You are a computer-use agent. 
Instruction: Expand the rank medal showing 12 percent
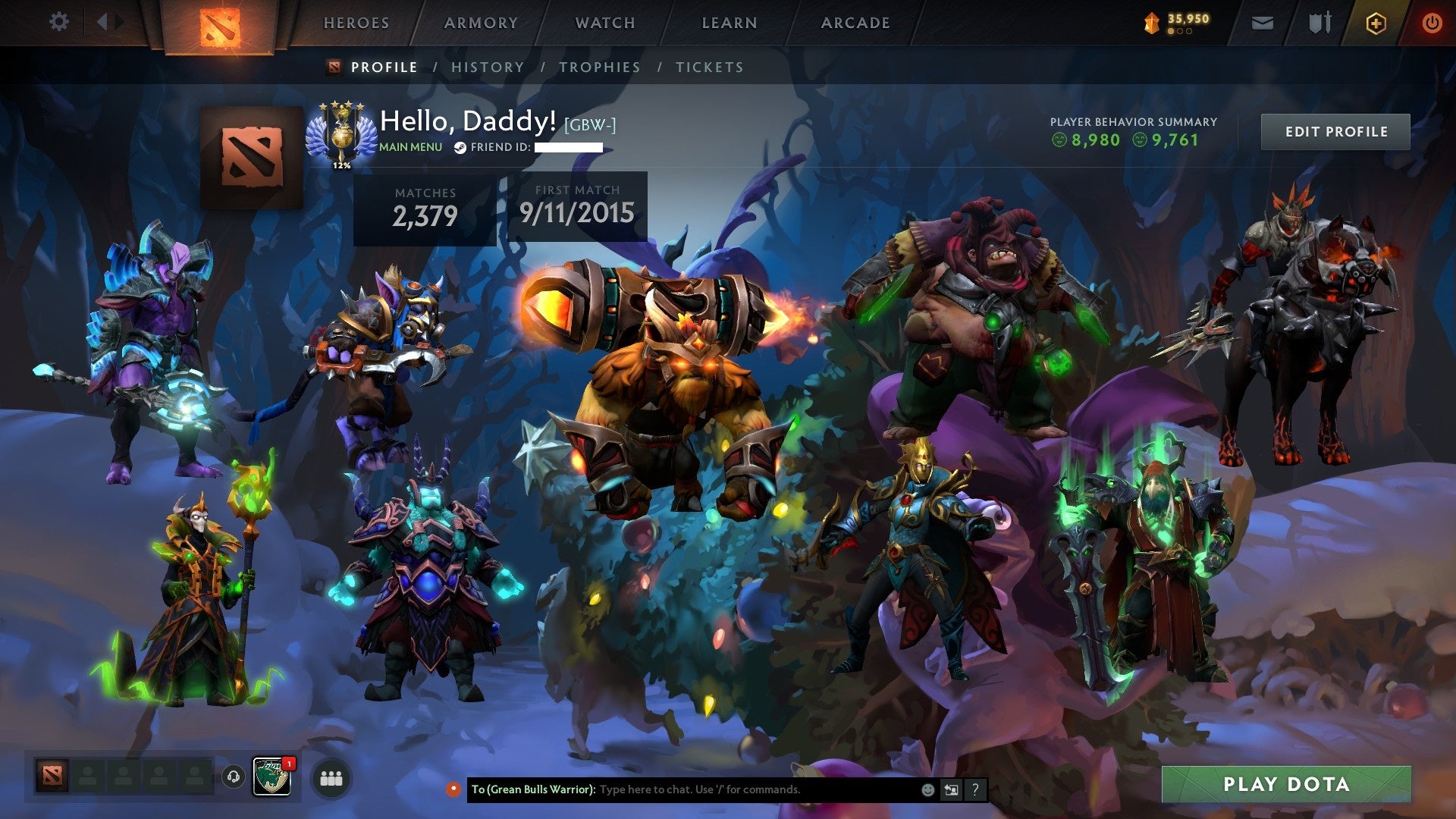340,136
